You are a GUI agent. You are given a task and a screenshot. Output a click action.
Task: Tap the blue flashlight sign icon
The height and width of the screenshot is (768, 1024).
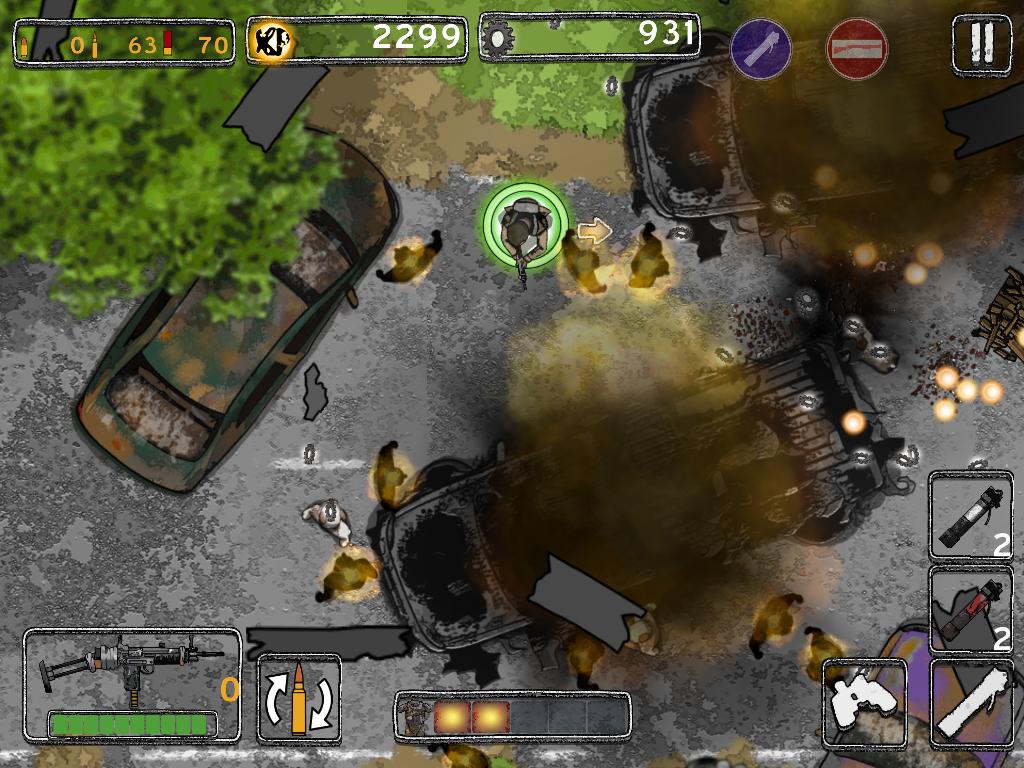coord(761,48)
